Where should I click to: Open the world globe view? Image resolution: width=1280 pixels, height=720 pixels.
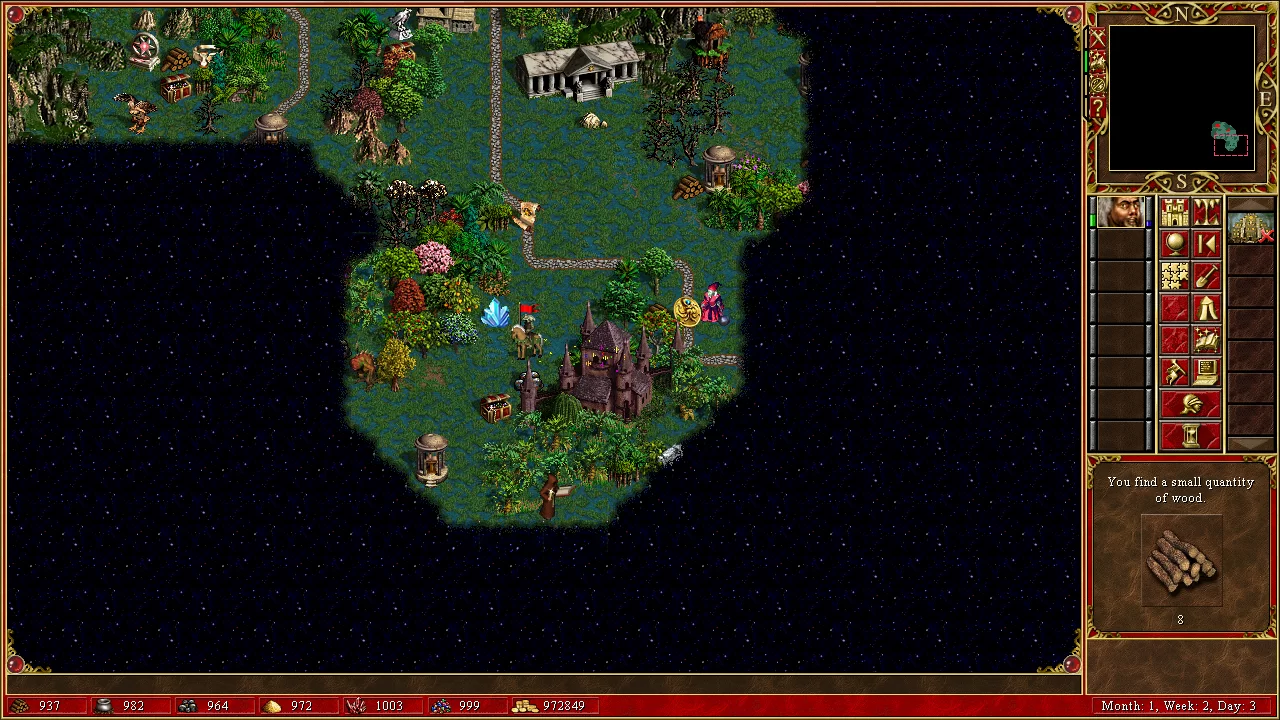(x=1175, y=244)
